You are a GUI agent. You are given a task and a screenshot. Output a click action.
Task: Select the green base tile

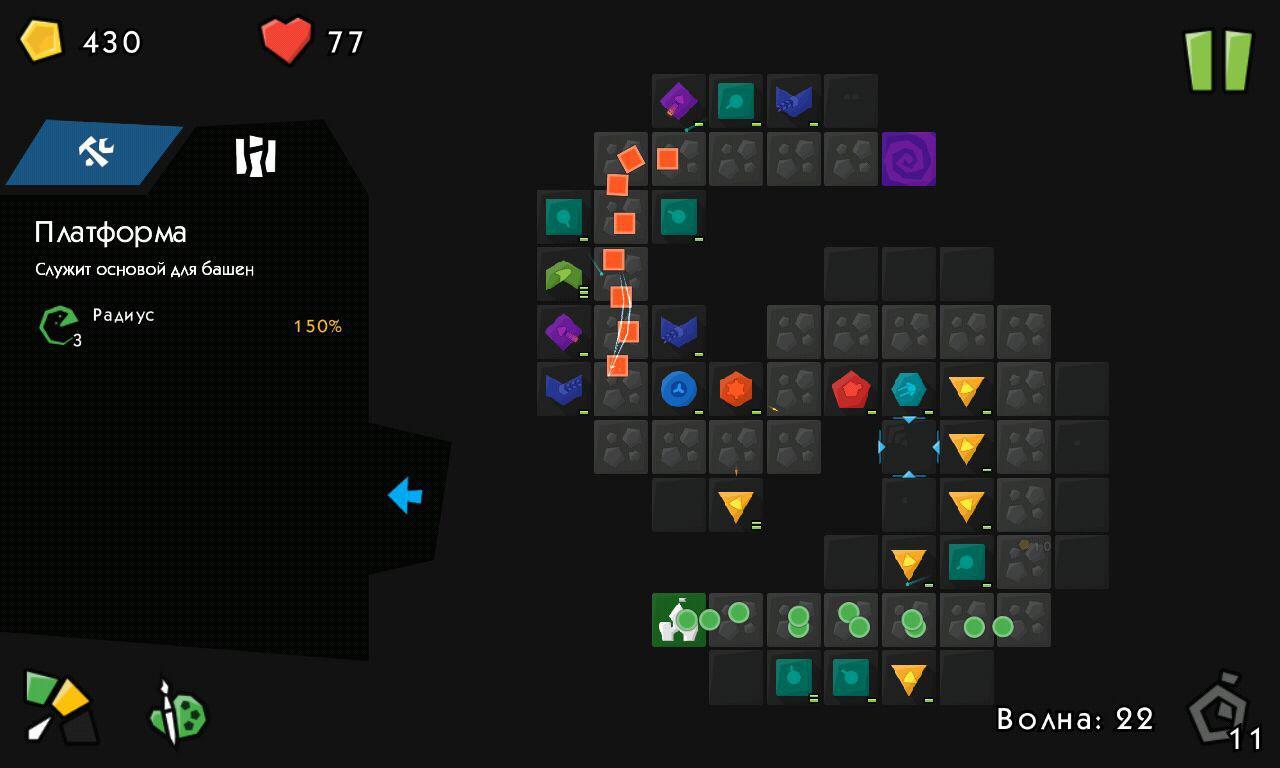679,619
